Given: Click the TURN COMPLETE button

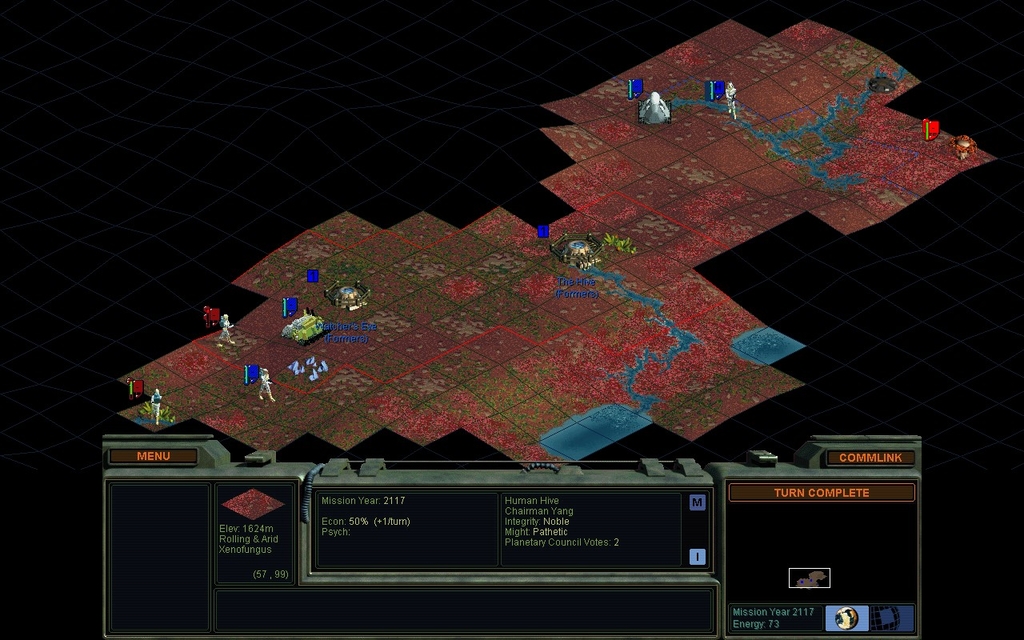Looking at the screenshot, I should (821, 493).
